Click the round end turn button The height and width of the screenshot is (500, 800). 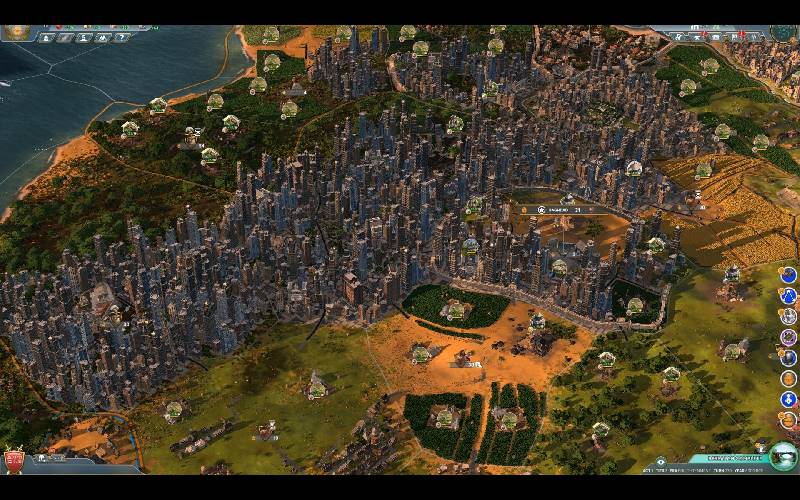[783, 455]
